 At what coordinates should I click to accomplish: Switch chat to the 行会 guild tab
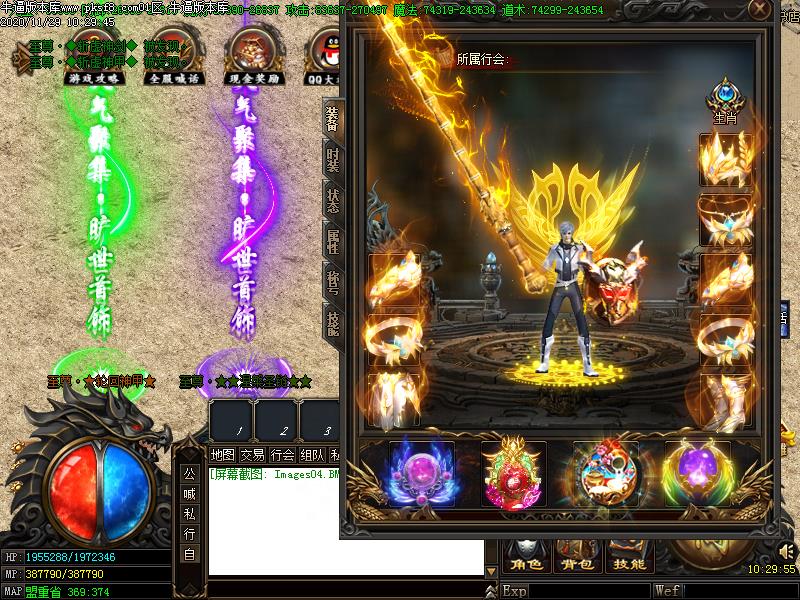point(283,455)
